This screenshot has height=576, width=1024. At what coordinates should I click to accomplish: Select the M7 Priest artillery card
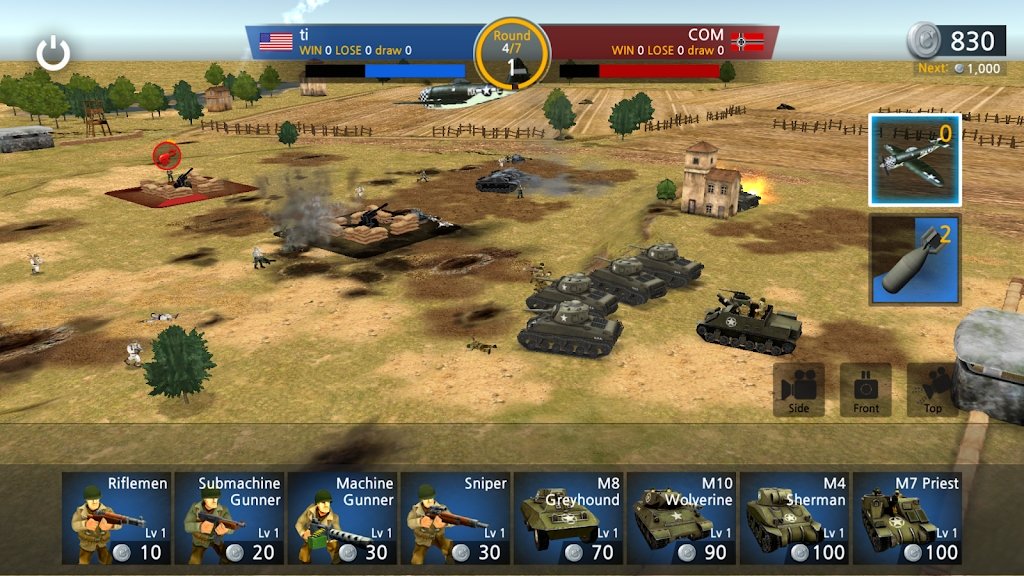pyautogui.click(x=909, y=519)
